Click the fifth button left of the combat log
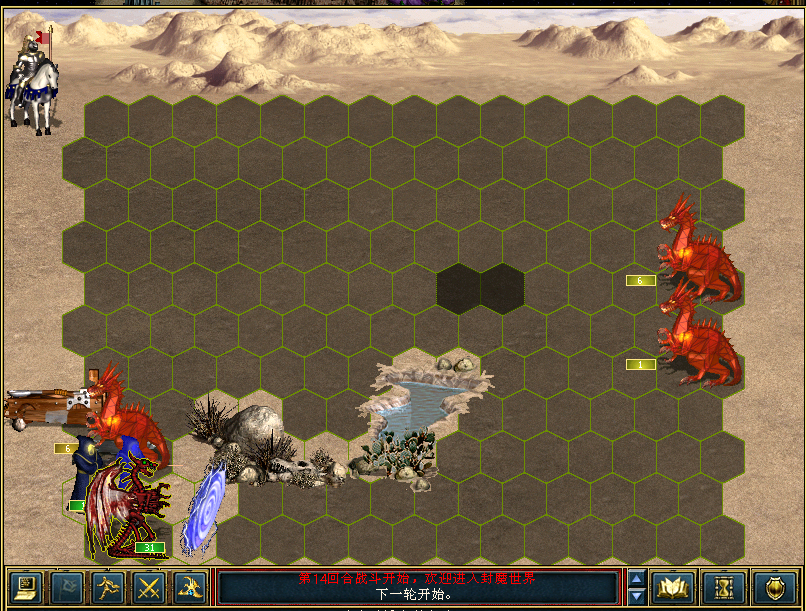The image size is (806, 611). pos(191,586)
